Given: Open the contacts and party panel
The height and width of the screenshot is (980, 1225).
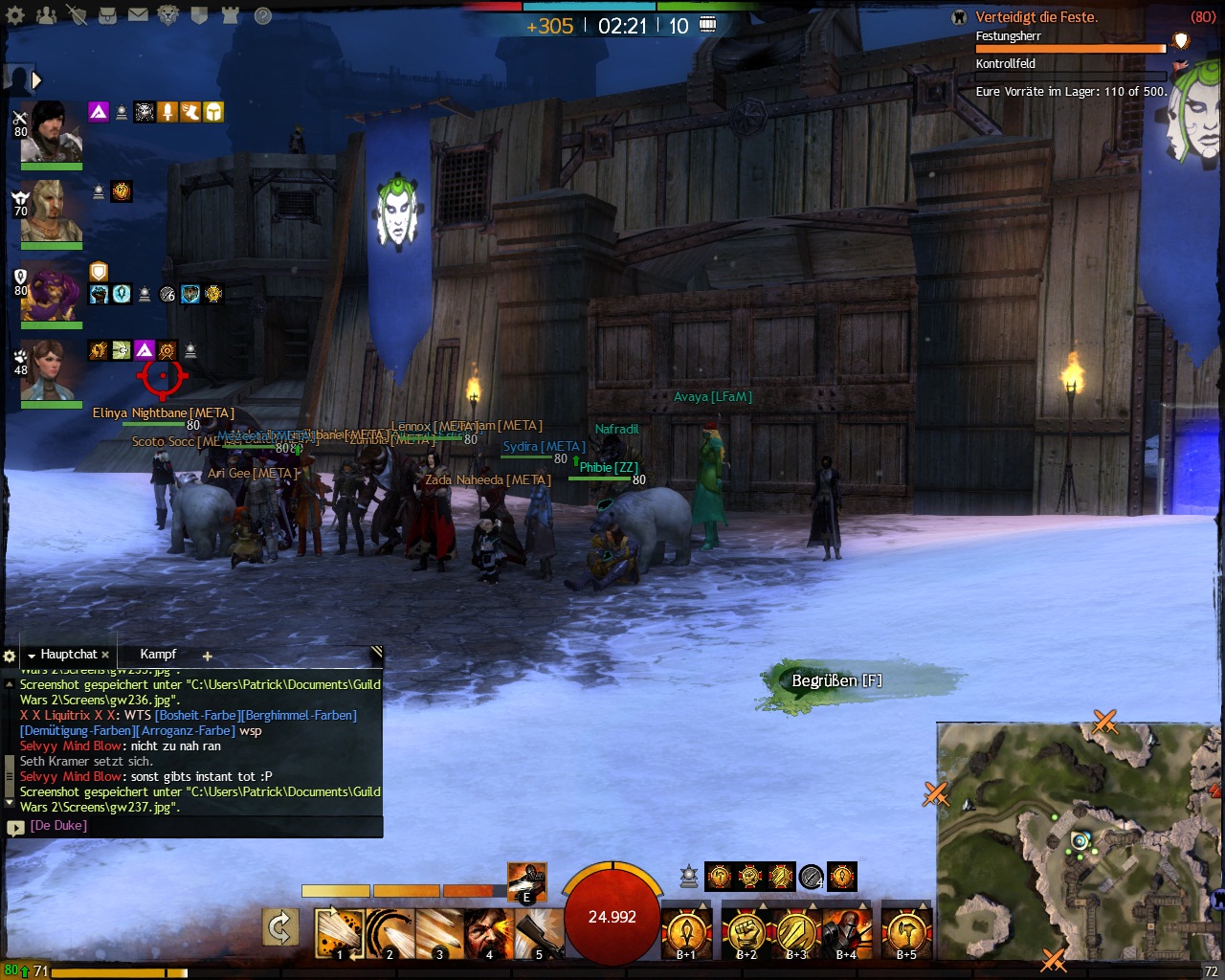Looking at the screenshot, I should [x=46, y=15].
